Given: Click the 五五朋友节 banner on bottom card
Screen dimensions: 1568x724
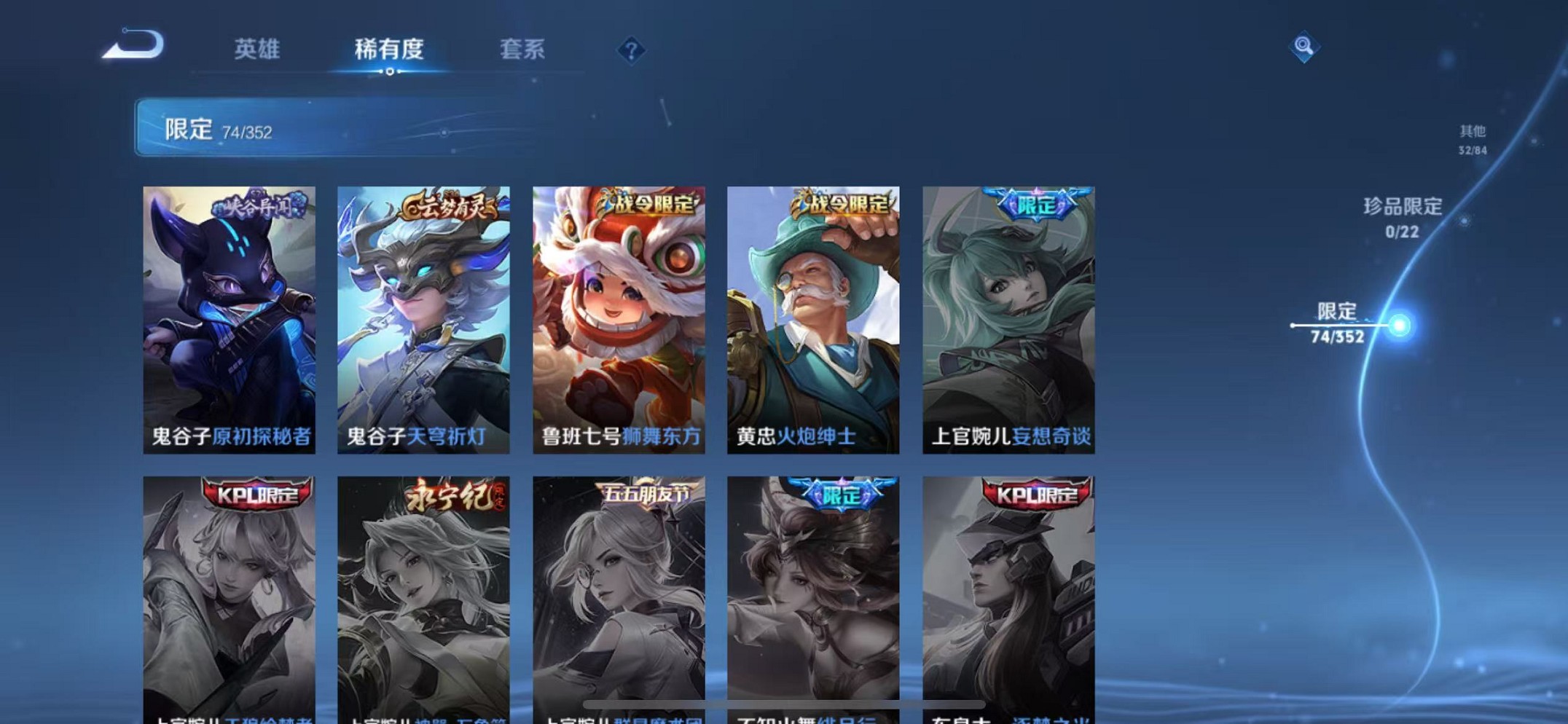Looking at the screenshot, I should 647,492.
